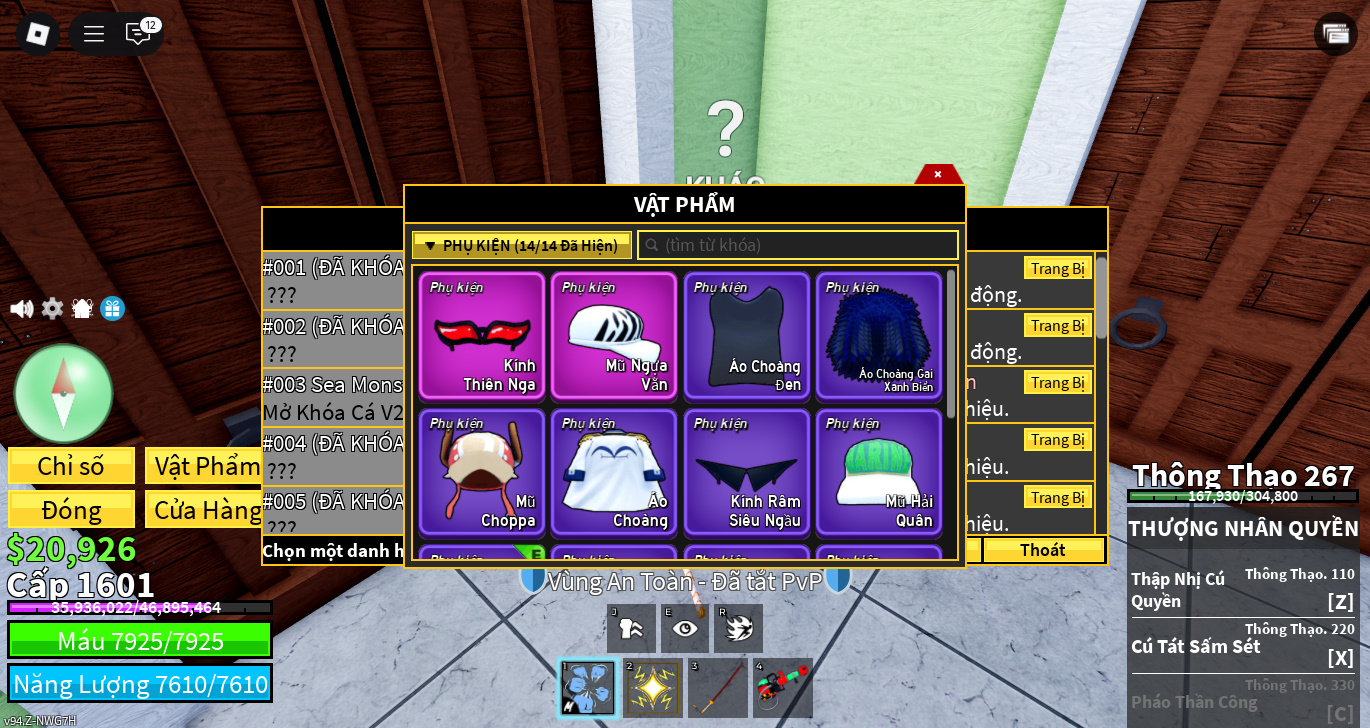Screen dimensions: 1370x728
Task: Select the Mũ Choppa hat
Action: coord(482,472)
